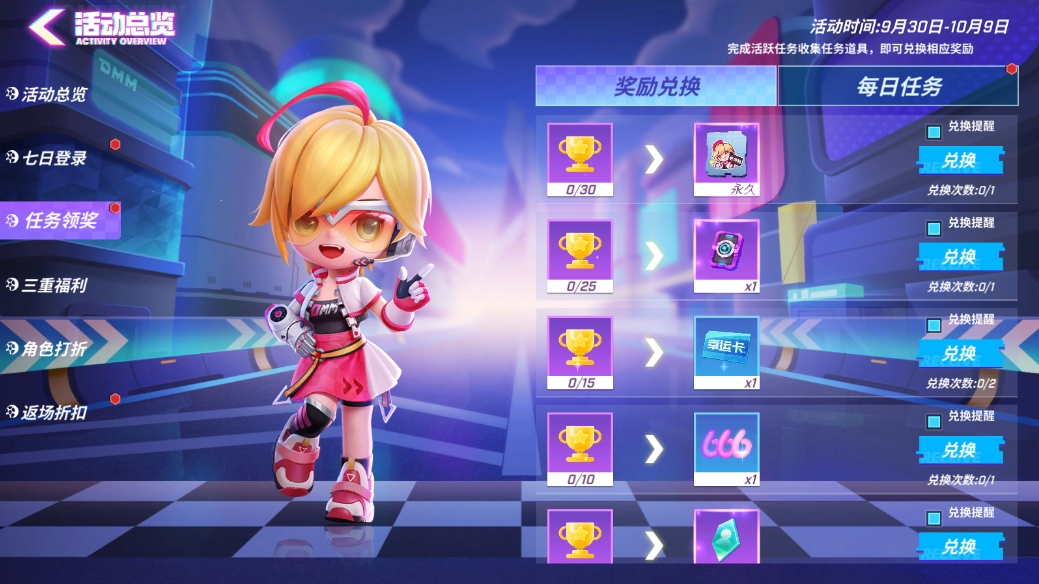Toggle 兑换提醒 for the 0/25 reward
Screen dimensions: 1039x584
[x=934, y=228]
